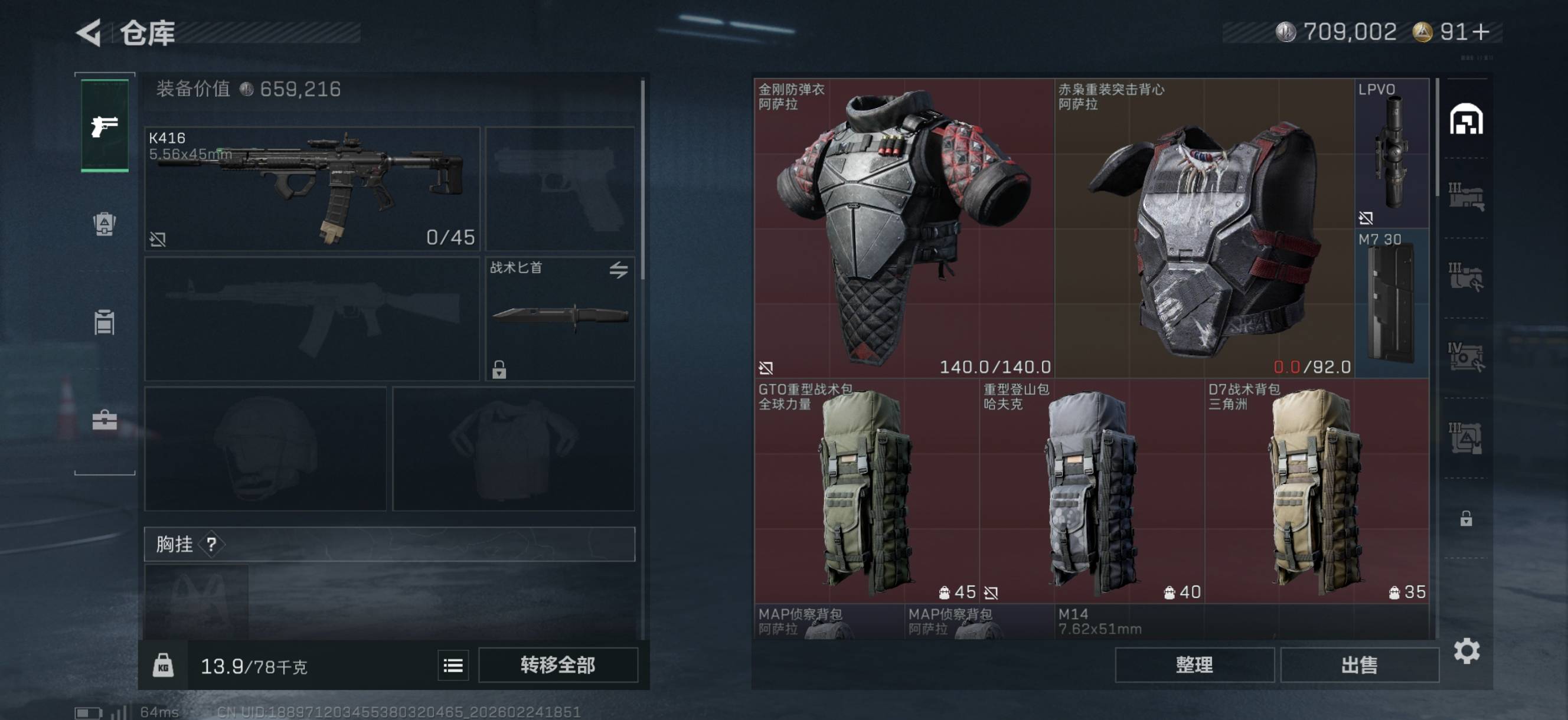Switch to the pistol weapons tab
The width and height of the screenshot is (1568, 720).
tap(104, 126)
